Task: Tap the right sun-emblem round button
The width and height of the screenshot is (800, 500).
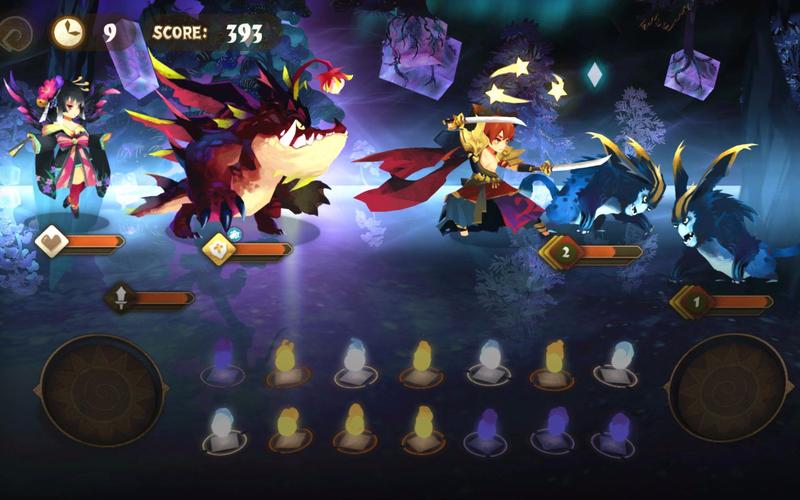Action: 728,388
